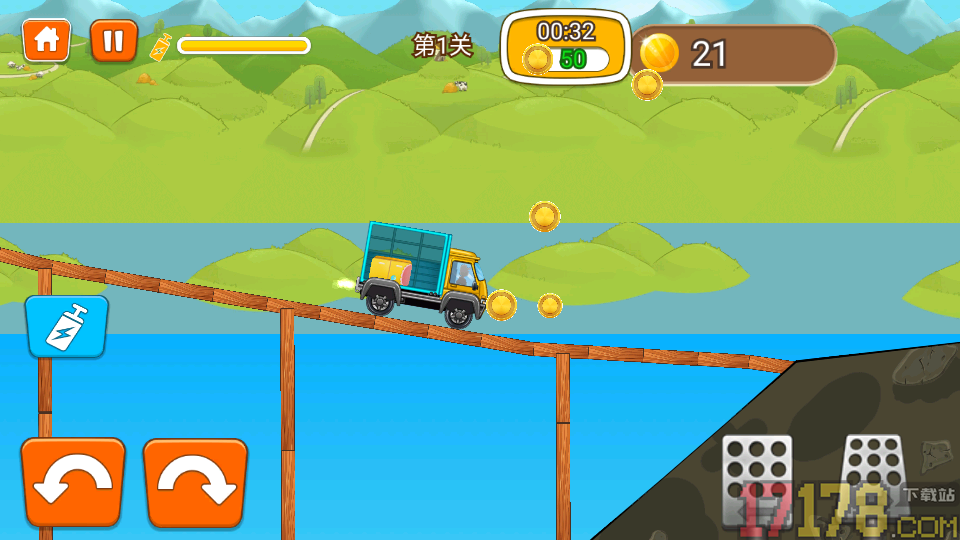Return to the home menu

click(46, 41)
